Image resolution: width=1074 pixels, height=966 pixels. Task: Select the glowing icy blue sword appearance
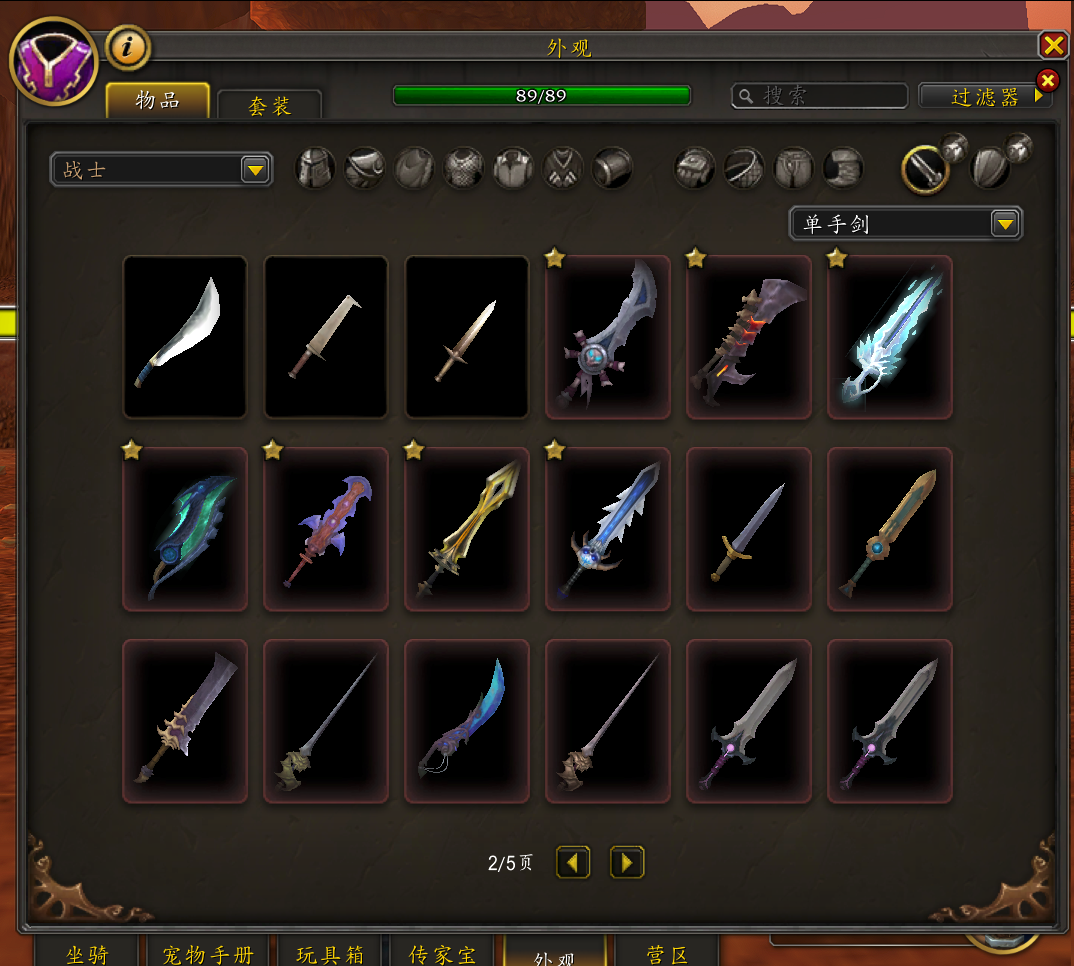tap(890, 336)
